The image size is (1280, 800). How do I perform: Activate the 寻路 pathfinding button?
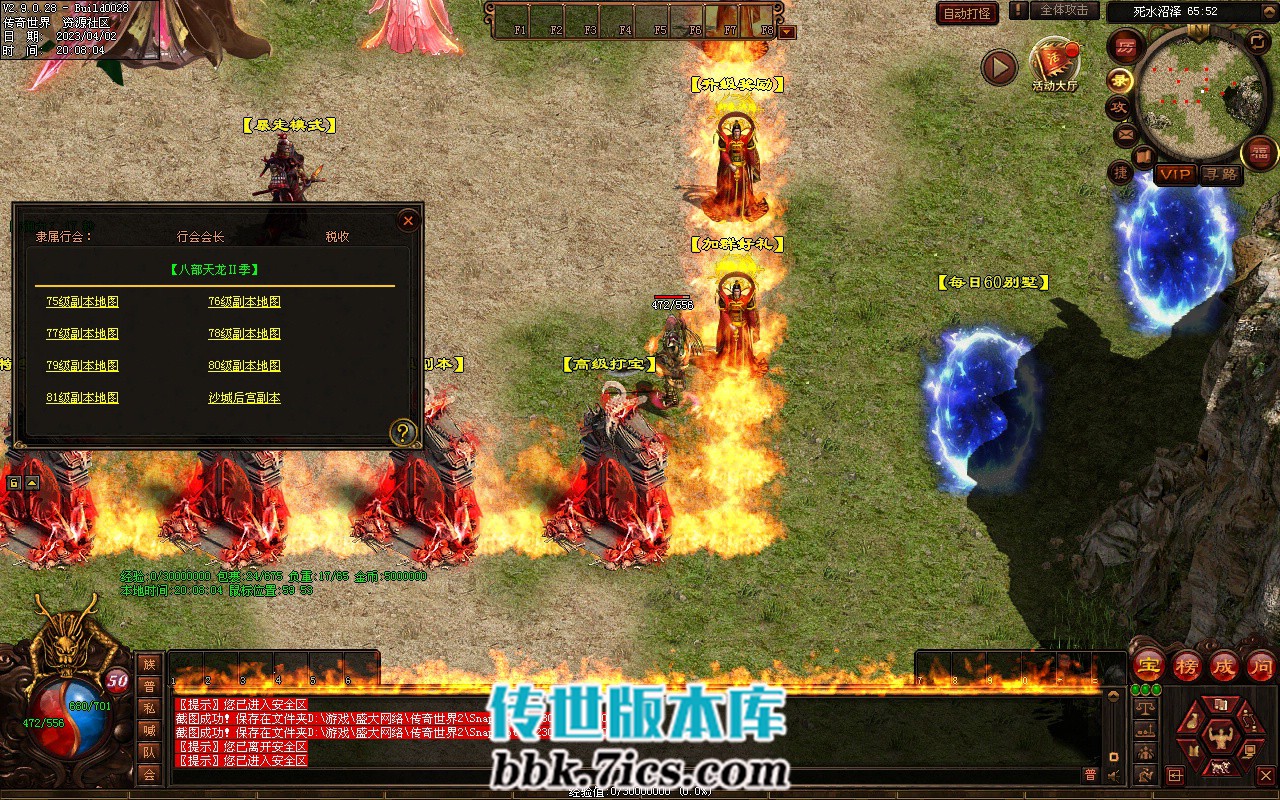tap(1220, 174)
